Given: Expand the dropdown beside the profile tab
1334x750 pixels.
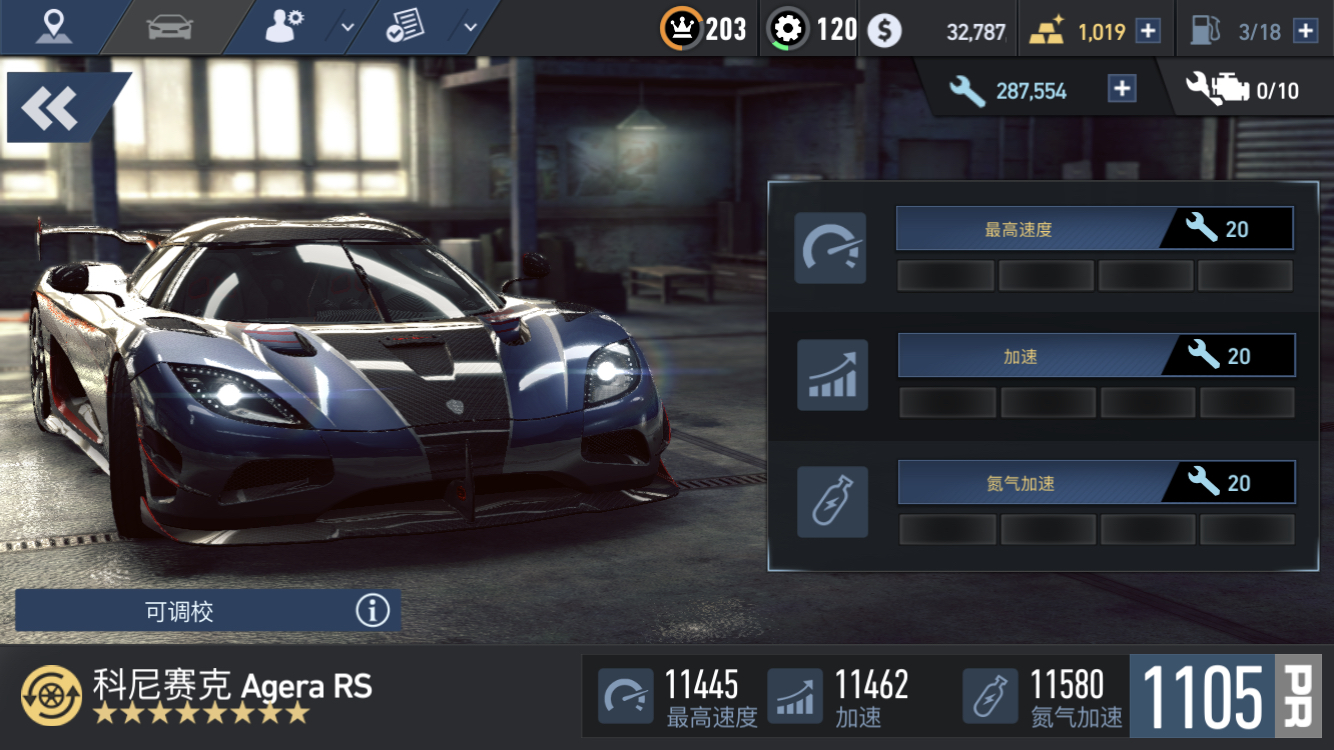Looking at the screenshot, I should [348, 27].
